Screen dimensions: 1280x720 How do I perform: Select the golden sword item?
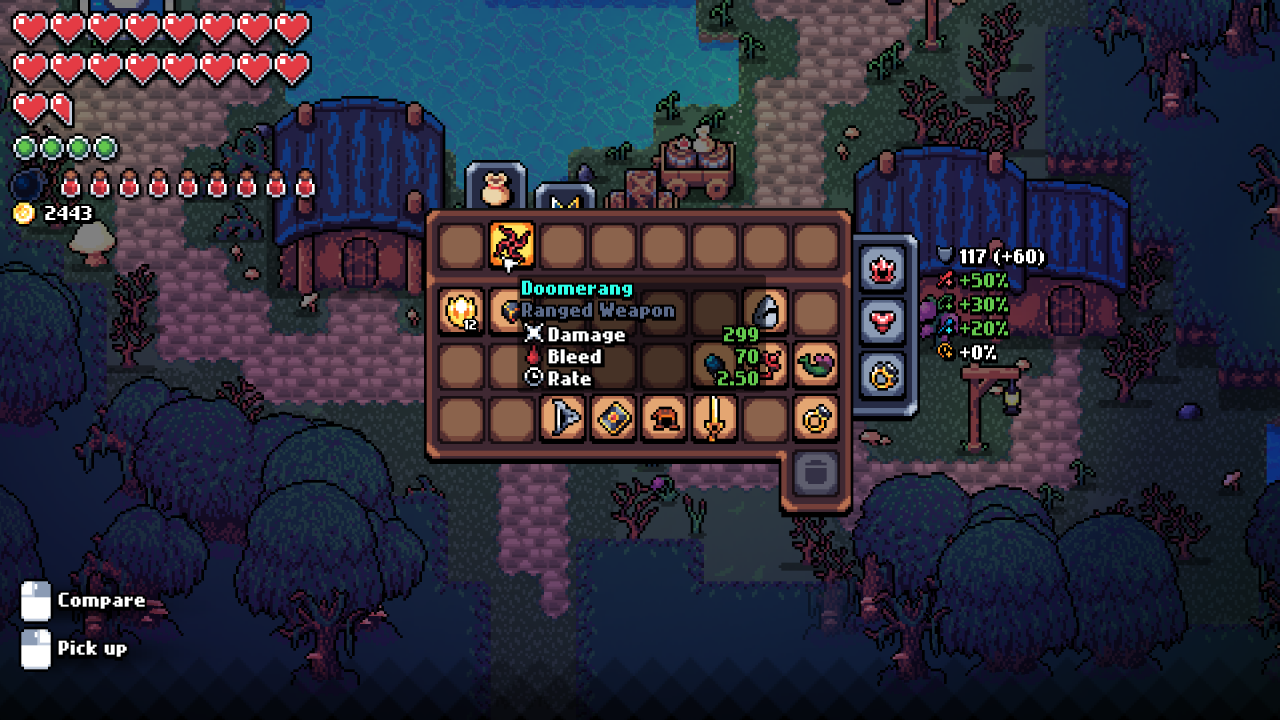click(714, 418)
